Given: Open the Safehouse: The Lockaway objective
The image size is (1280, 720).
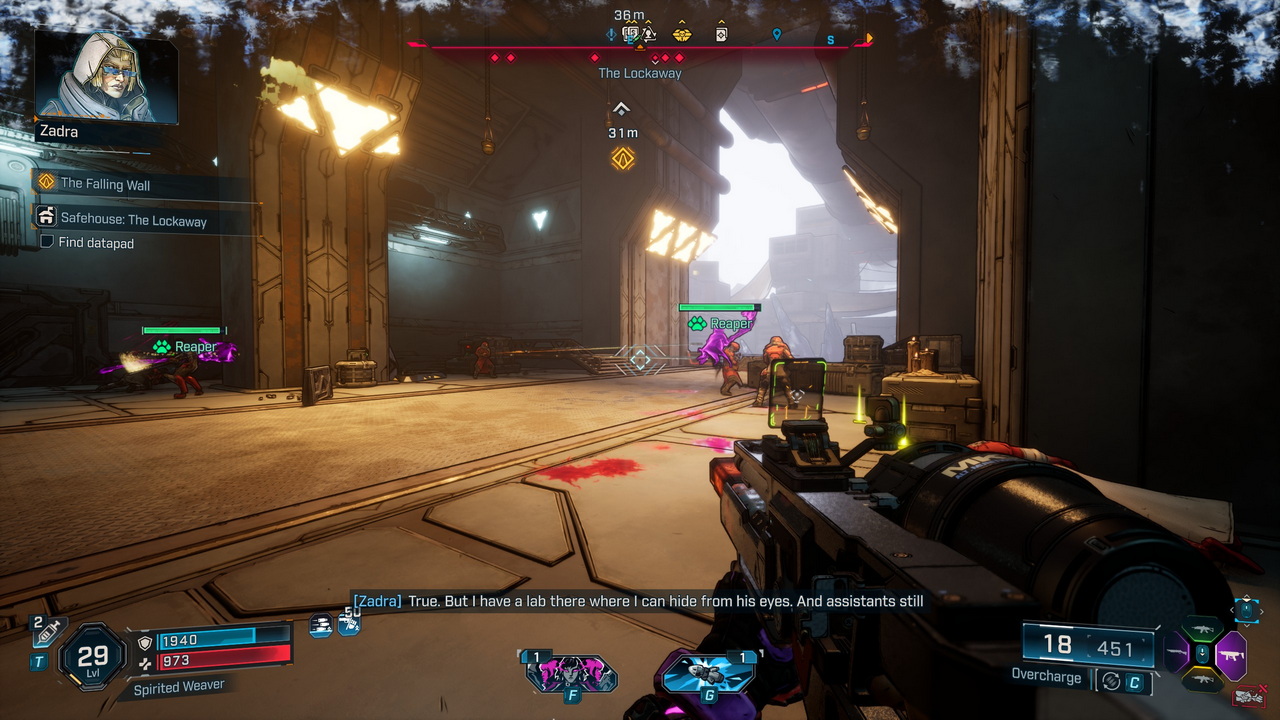Looking at the screenshot, I should pos(133,220).
